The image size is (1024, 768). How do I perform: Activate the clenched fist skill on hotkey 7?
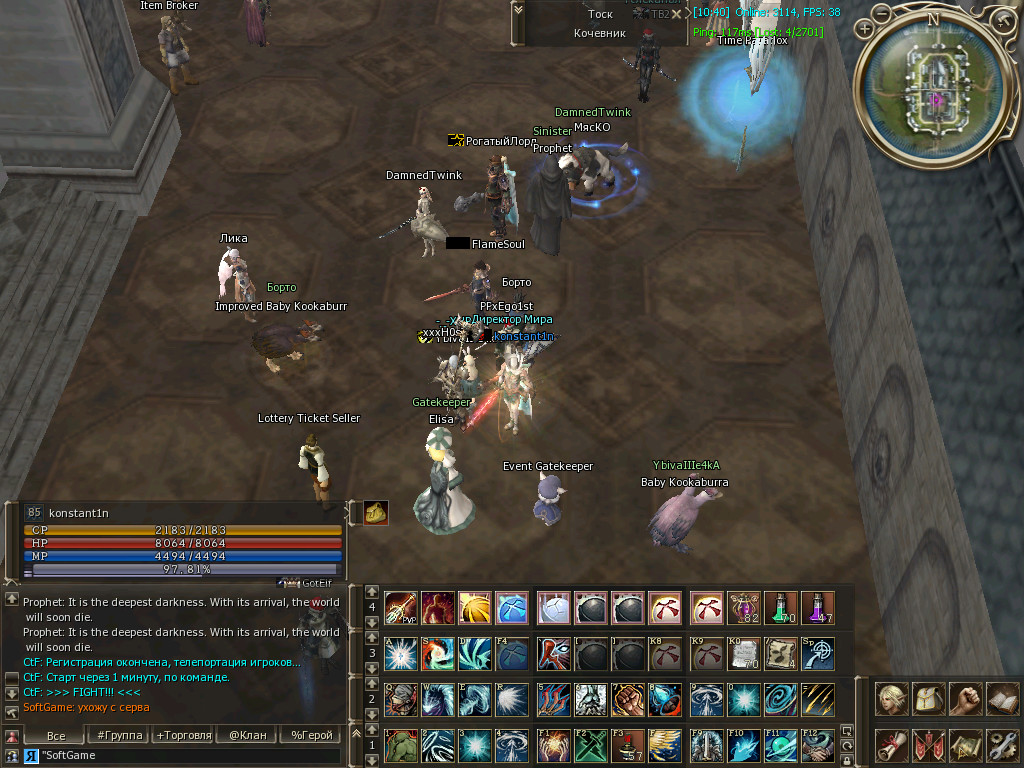tap(628, 699)
